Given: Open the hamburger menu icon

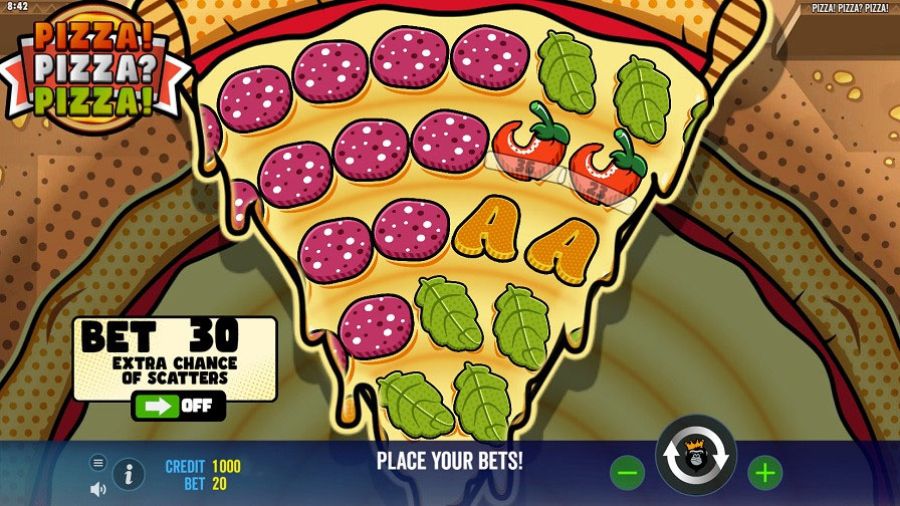Looking at the screenshot, I should point(98,462).
